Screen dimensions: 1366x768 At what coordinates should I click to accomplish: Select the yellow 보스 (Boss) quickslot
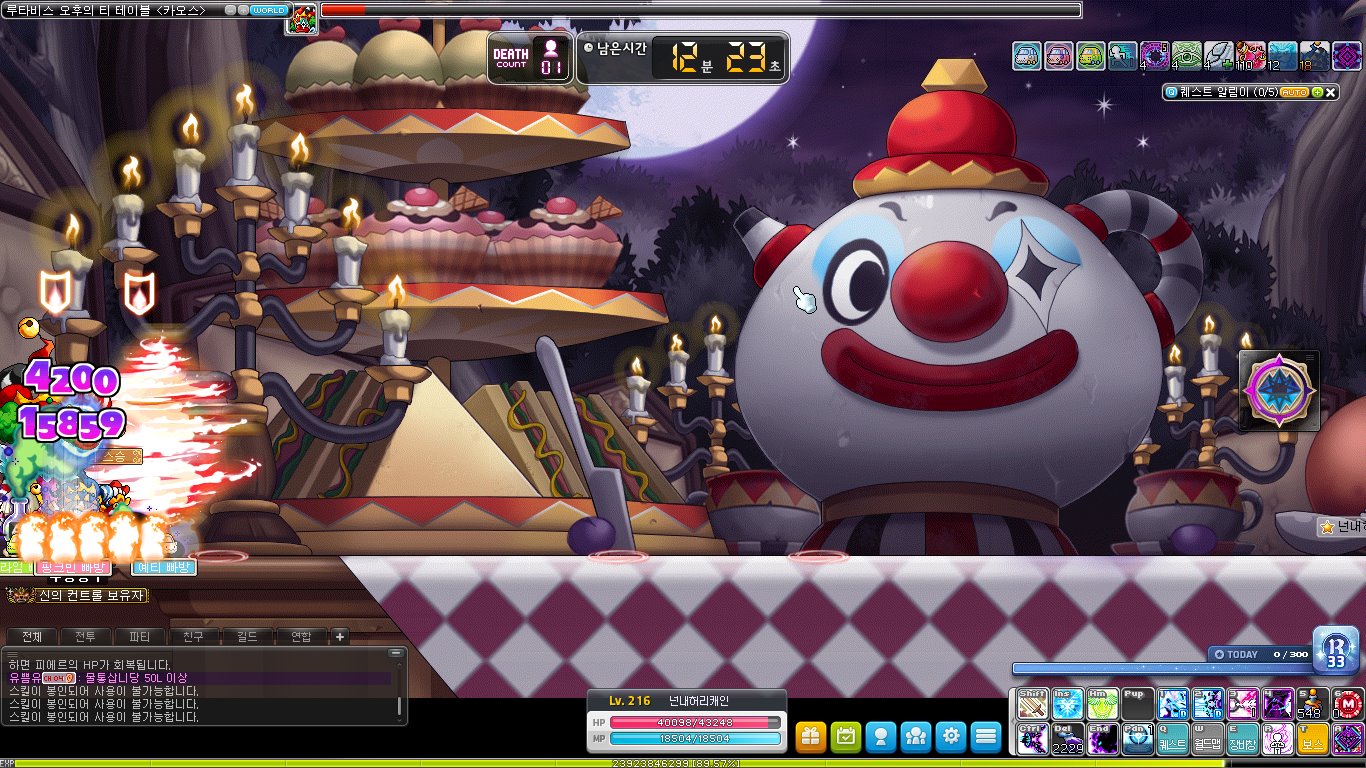(x=1312, y=739)
